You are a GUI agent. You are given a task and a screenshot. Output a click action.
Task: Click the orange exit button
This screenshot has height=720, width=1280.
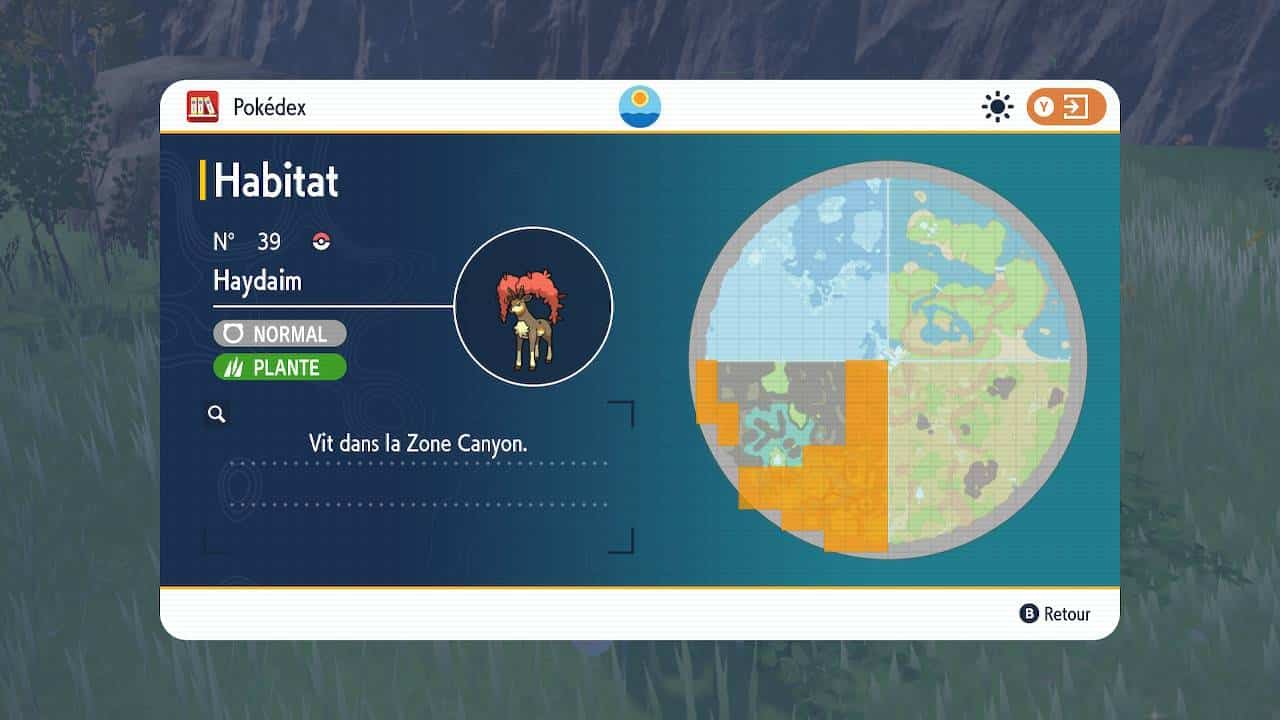(x=1066, y=107)
